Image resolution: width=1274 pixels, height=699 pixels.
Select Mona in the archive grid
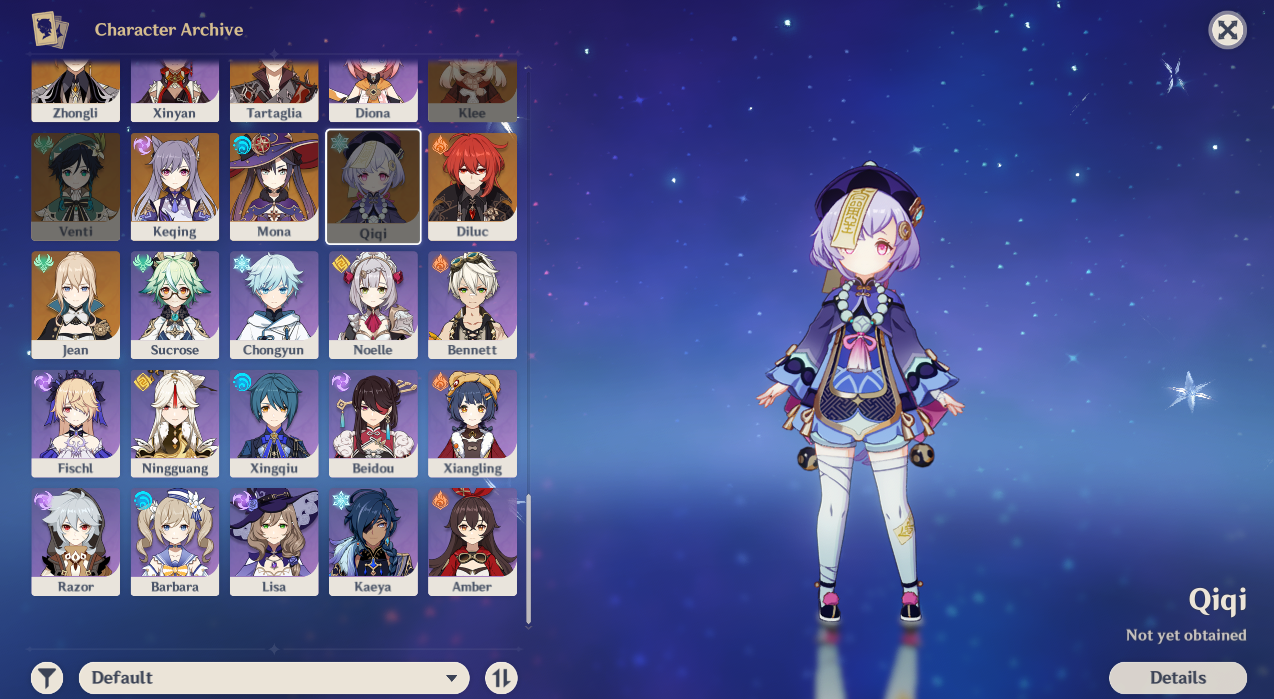[274, 186]
